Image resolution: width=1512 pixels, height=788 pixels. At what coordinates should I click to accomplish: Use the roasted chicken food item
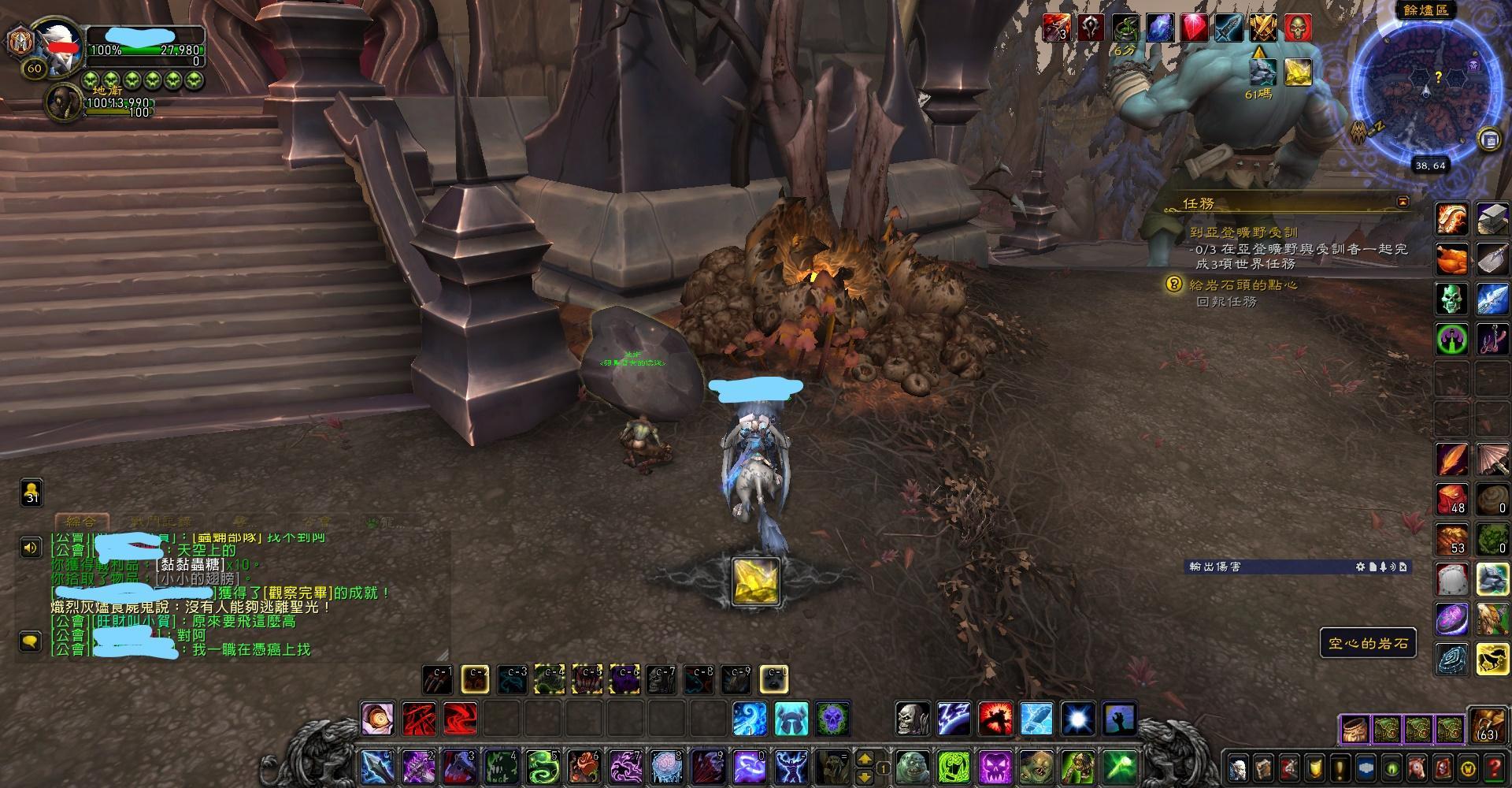(1452, 258)
